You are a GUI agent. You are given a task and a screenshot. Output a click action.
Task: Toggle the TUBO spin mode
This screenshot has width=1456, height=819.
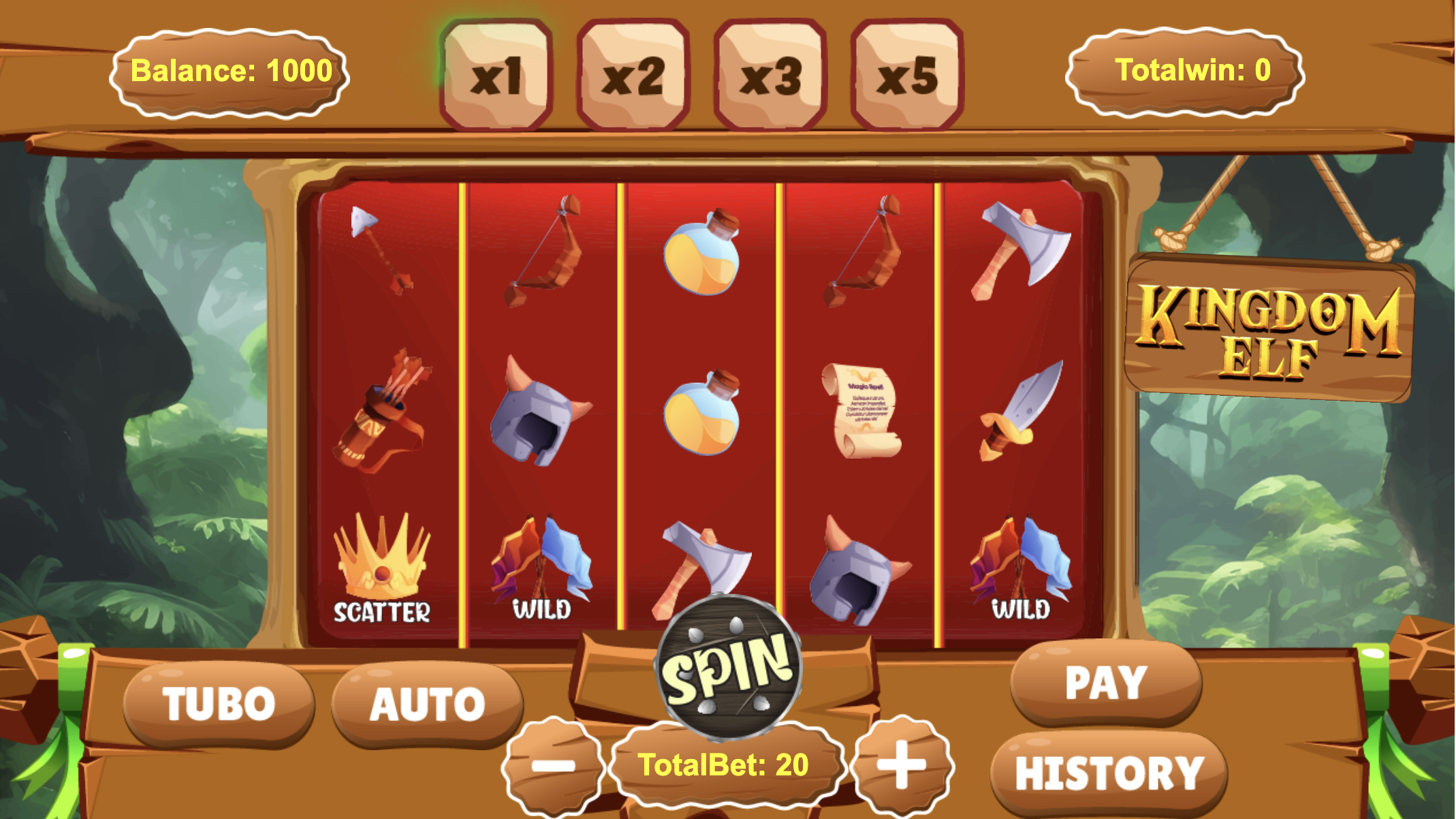tap(219, 704)
